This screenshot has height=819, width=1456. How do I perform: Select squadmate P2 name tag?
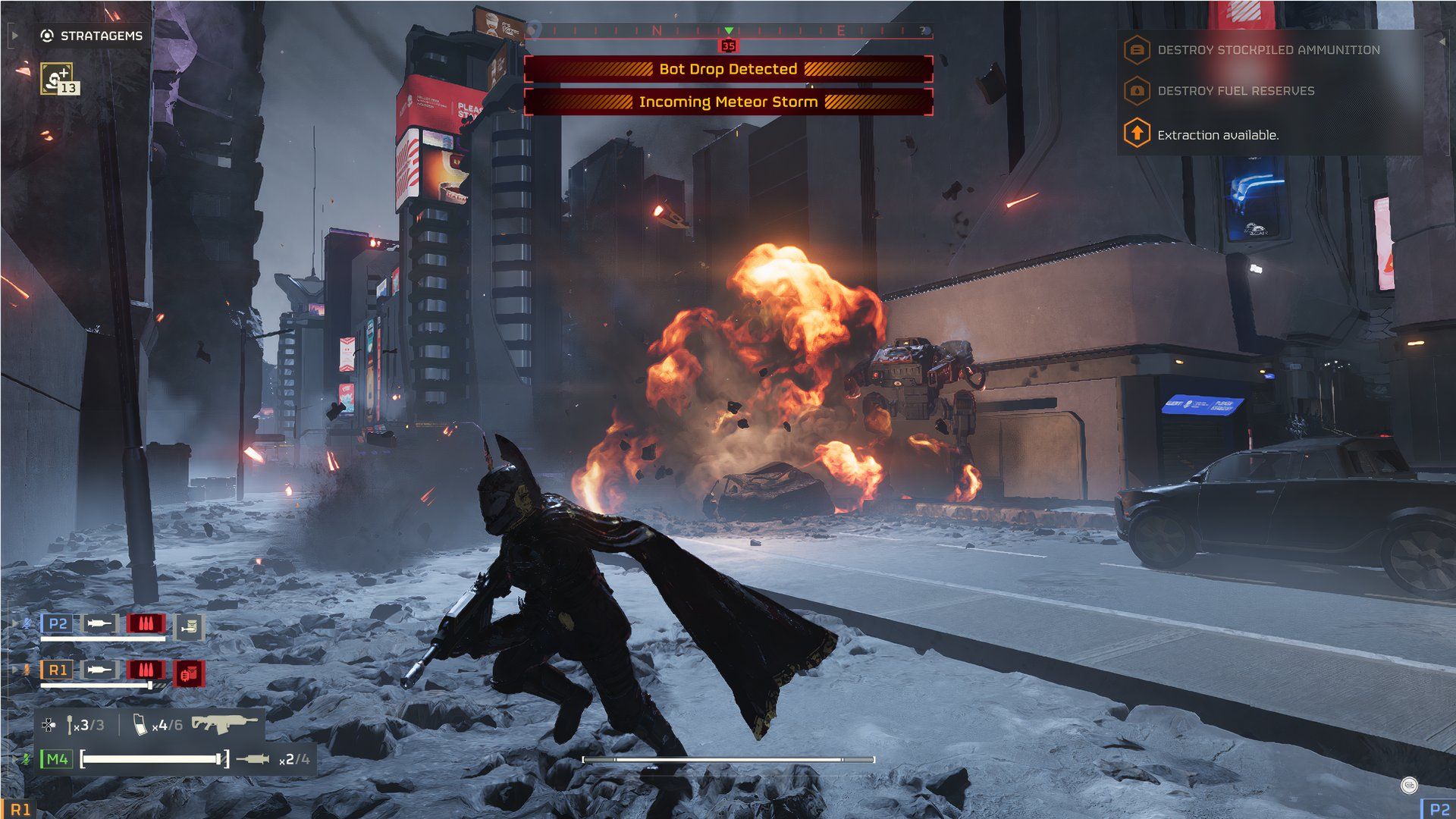coord(58,624)
